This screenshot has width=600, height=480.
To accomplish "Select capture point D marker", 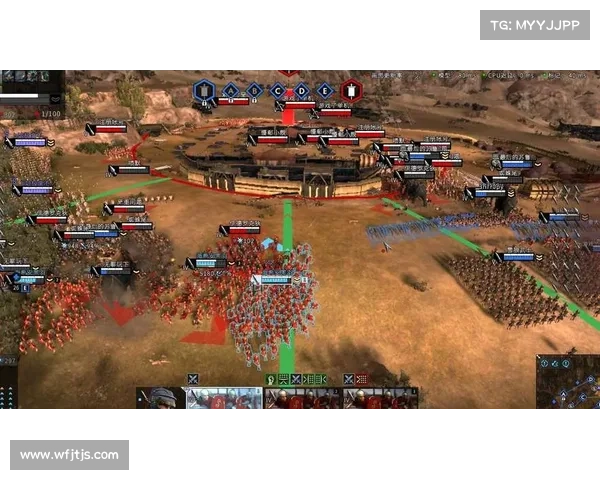I will [302, 91].
